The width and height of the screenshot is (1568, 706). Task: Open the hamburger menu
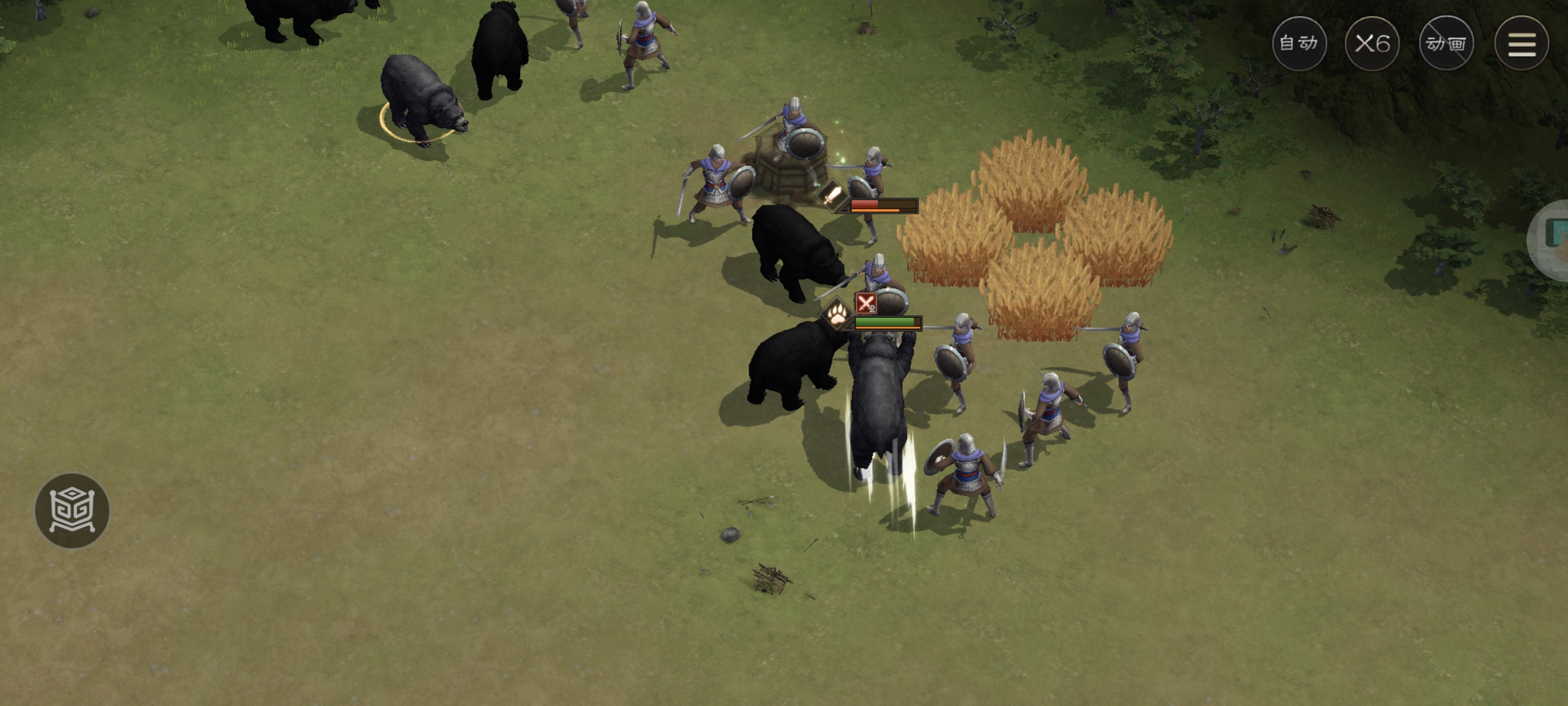click(x=1521, y=44)
